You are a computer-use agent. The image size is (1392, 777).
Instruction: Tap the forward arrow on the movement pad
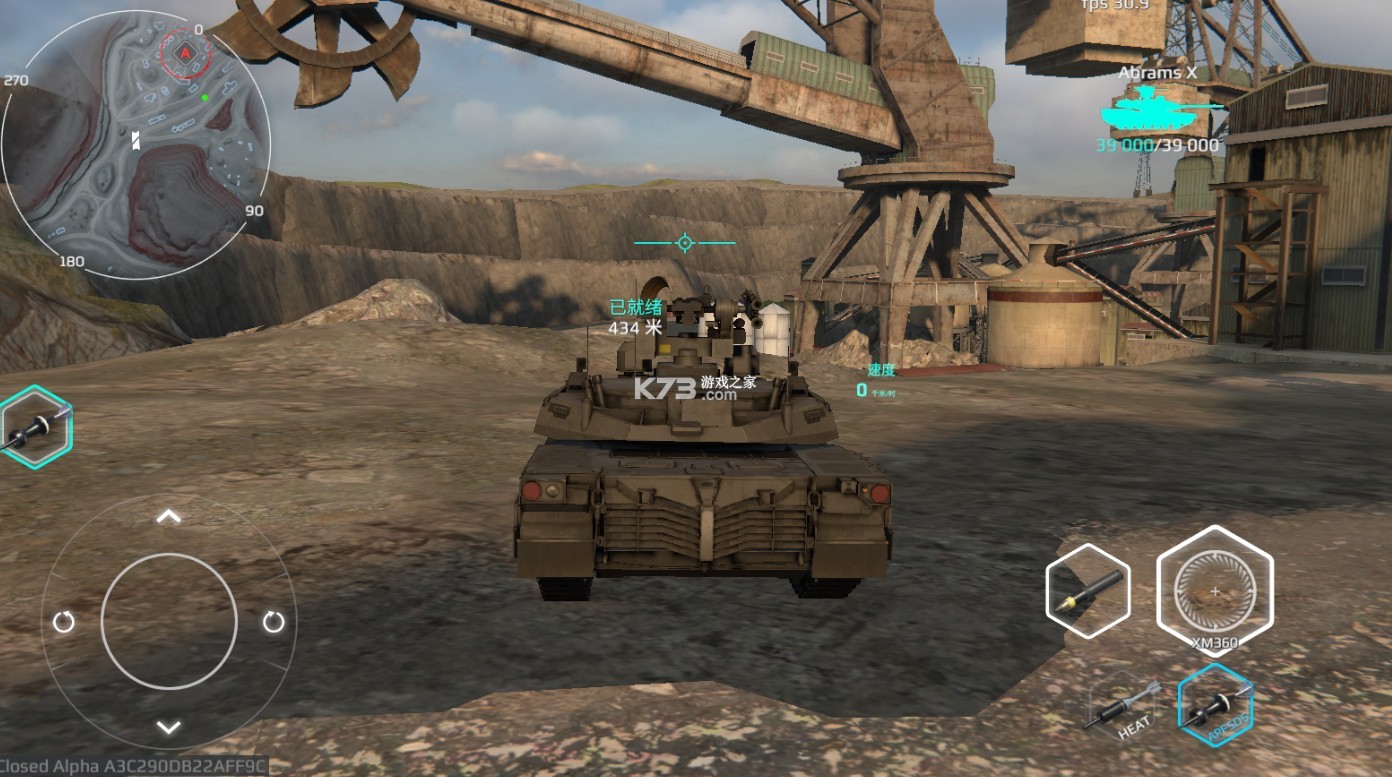click(x=169, y=517)
